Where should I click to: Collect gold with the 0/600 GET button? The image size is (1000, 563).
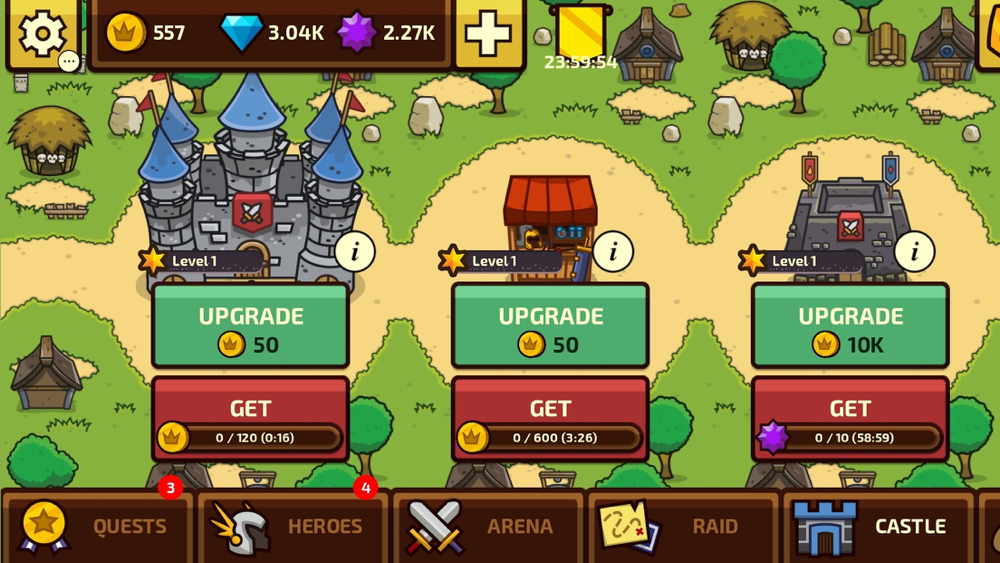pyautogui.click(x=550, y=419)
